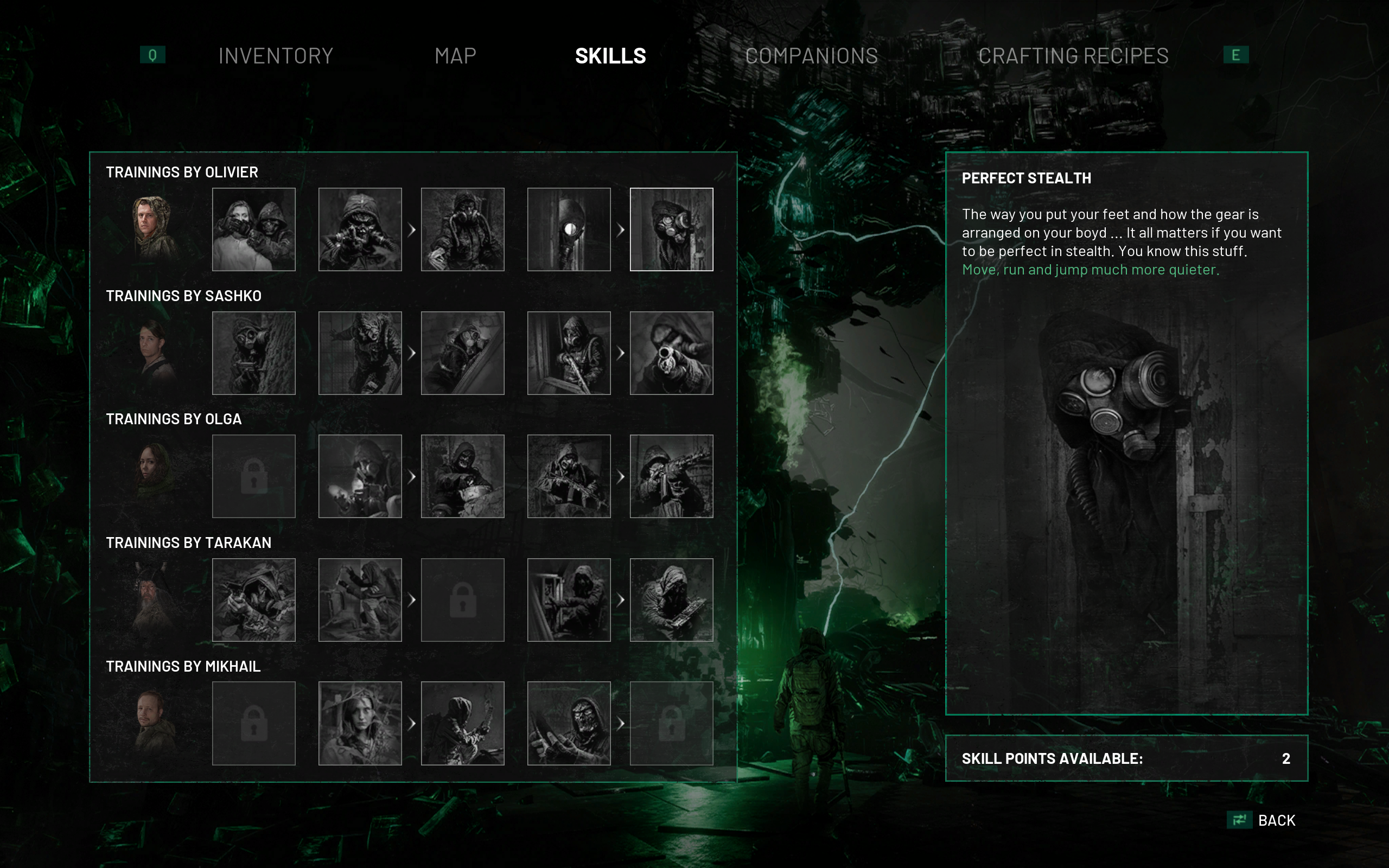Screen dimensions: 1389x868
Task: Pick Olga's last skill aiming a rifle
Action: pos(671,476)
